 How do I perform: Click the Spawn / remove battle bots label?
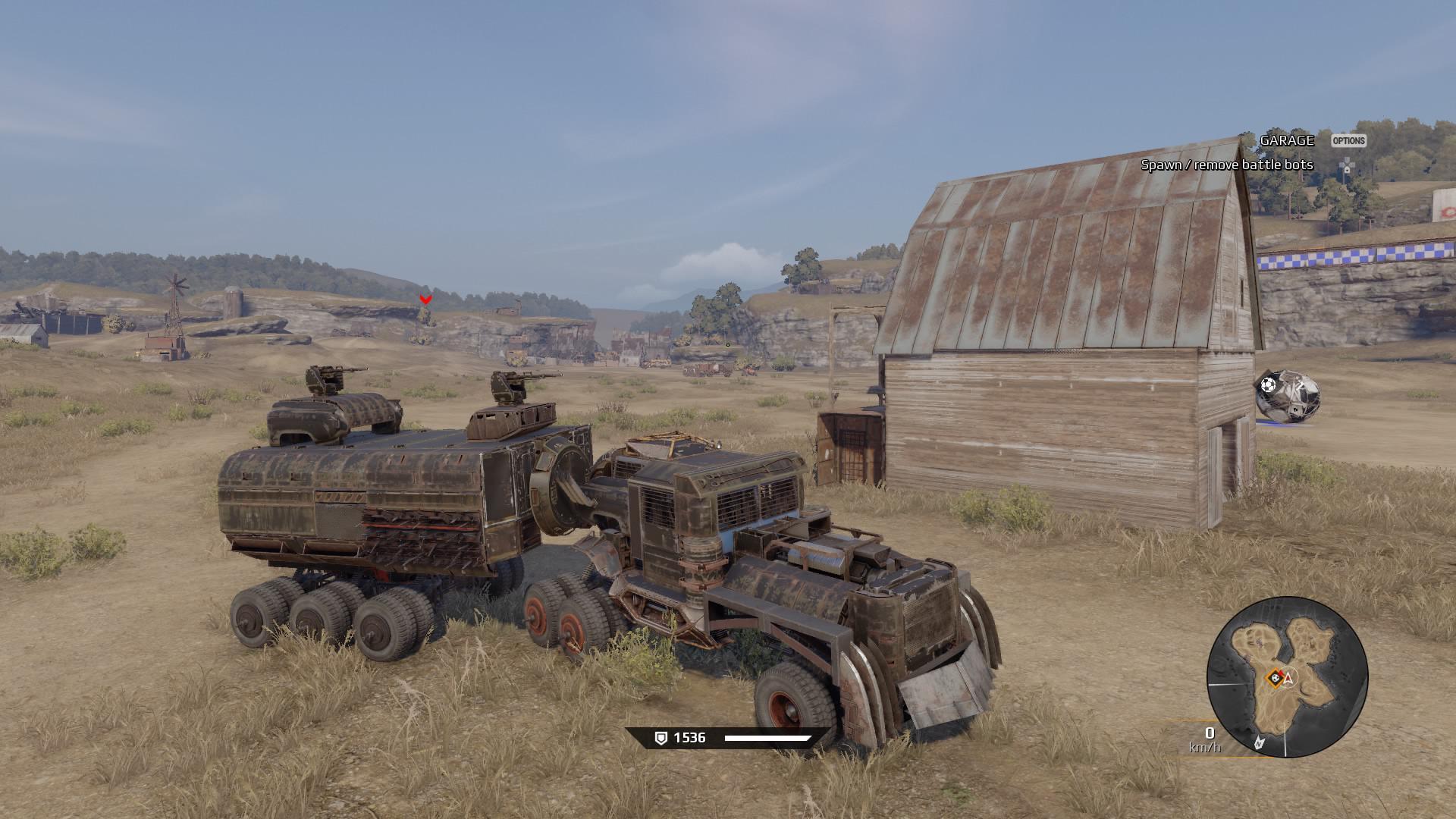(x=1228, y=165)
